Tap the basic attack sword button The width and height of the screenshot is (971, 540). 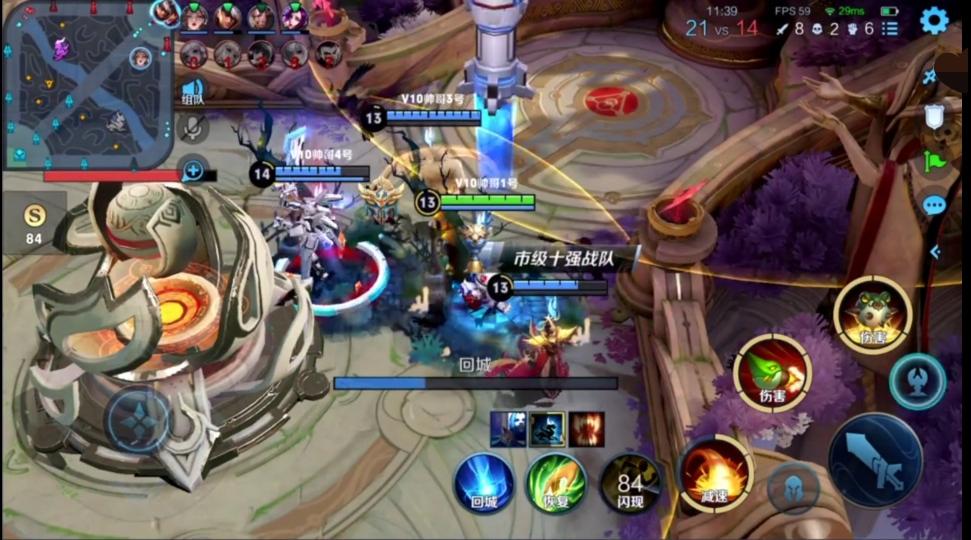coord(875,461)
